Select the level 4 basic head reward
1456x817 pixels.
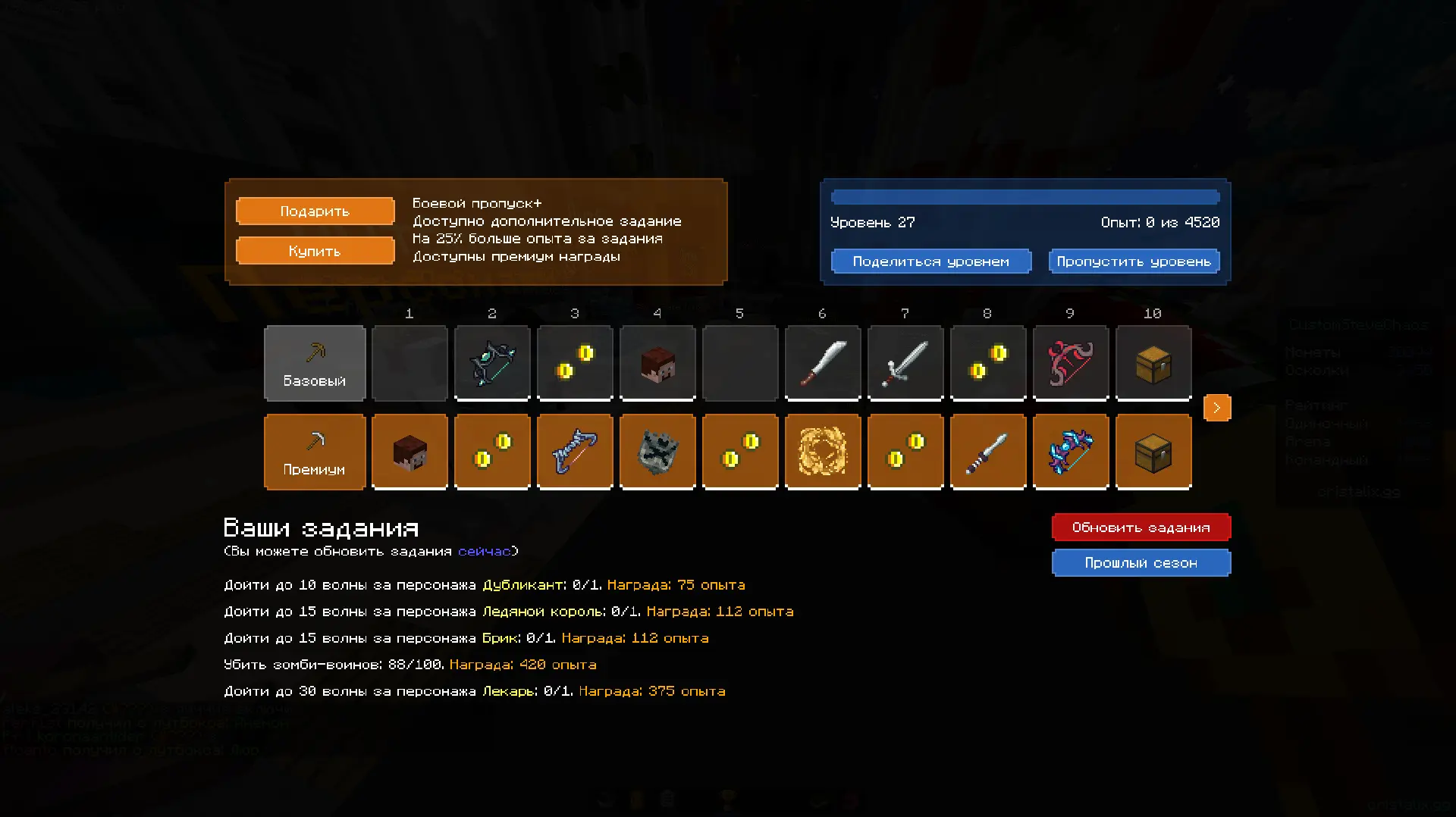pyautogui.click(x=657, y=363)
